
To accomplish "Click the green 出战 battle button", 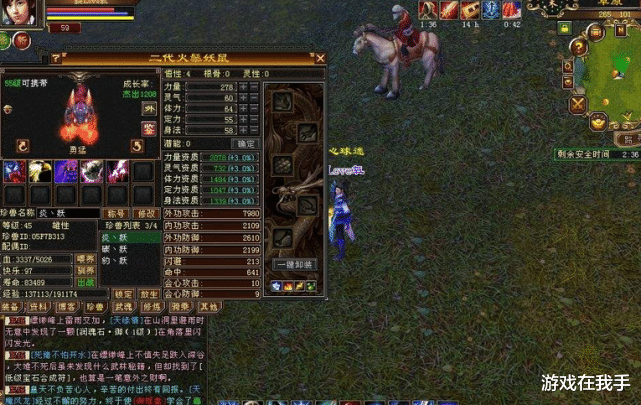I will click(87, 283).
